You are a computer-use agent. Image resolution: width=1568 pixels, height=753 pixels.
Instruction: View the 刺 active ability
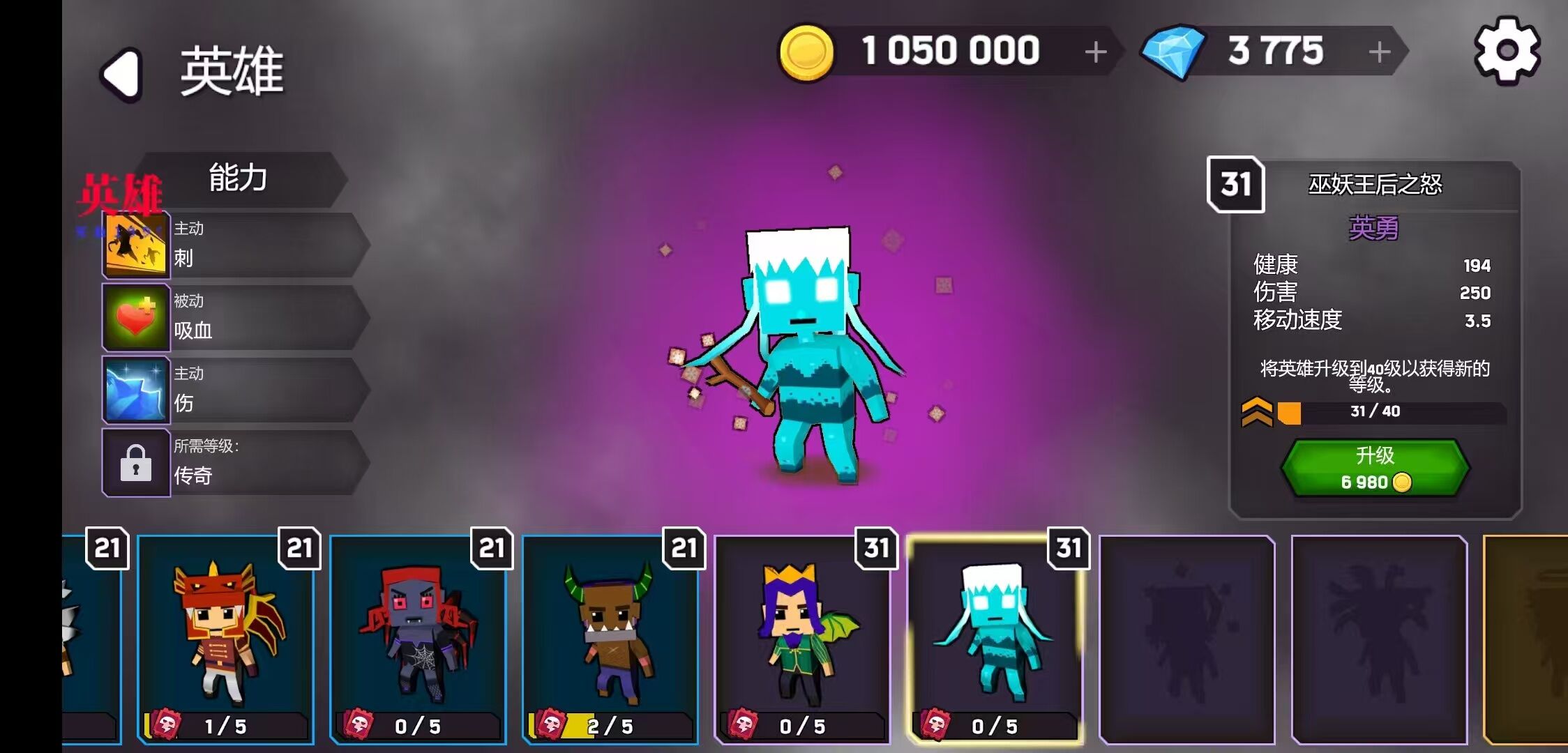tap(234, 245)
